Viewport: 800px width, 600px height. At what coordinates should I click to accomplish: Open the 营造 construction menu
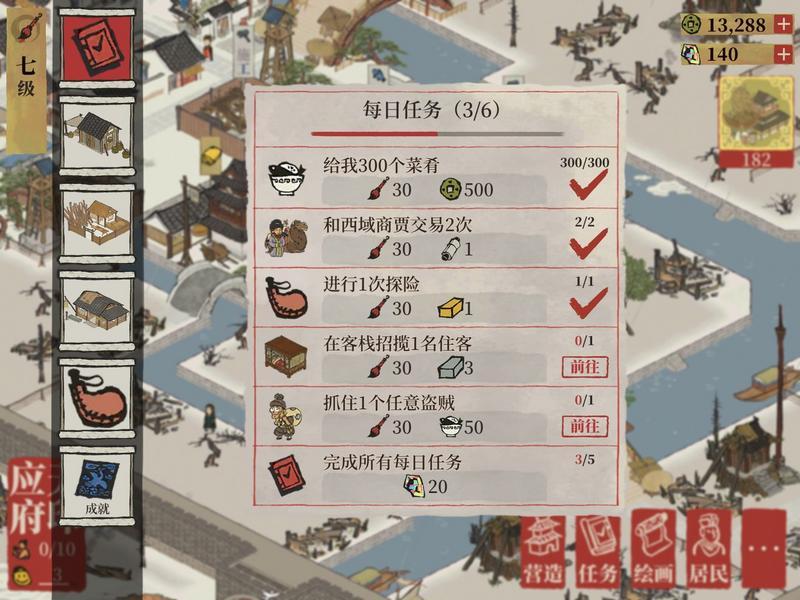point(543,551)
